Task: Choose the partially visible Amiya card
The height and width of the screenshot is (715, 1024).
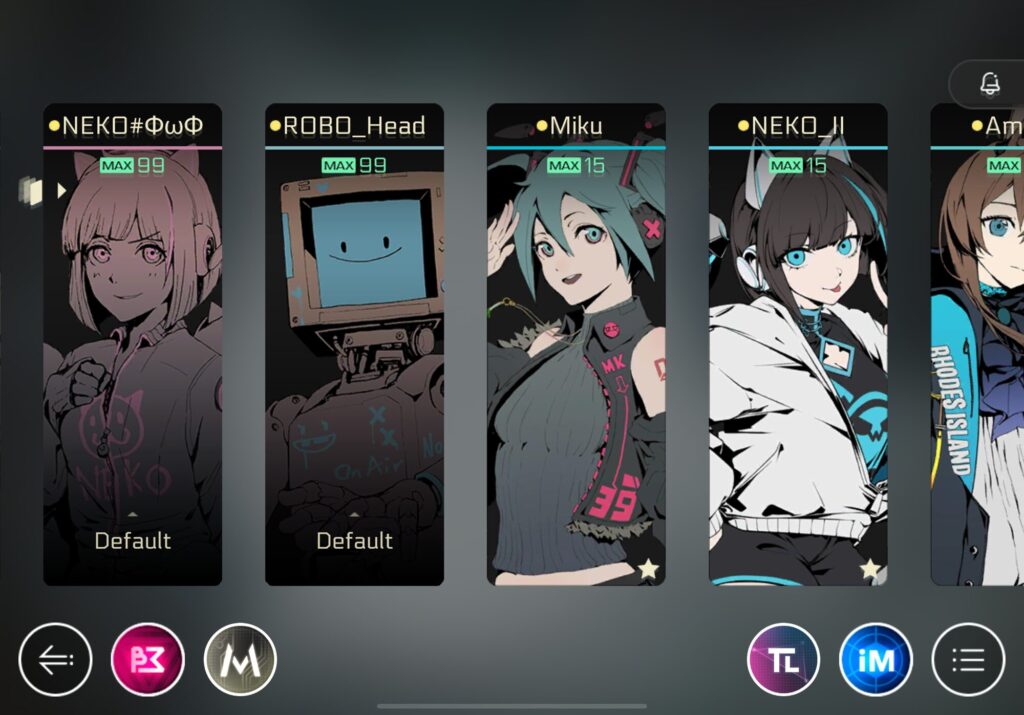Action: (x=978, y=345)
